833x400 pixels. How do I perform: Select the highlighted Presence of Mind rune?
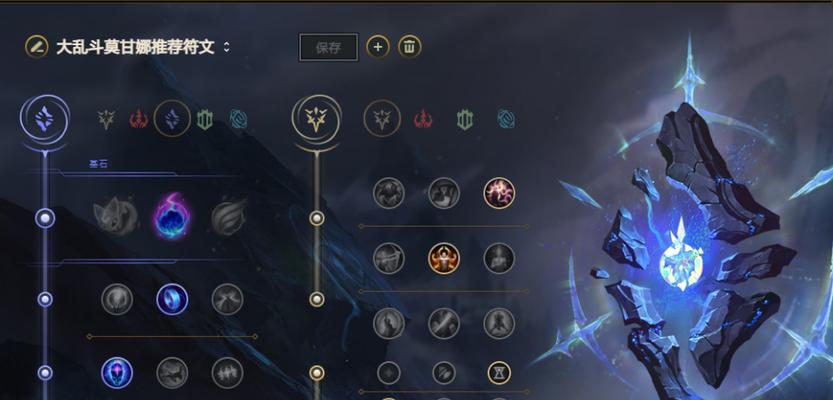click(x=499, y=193)
